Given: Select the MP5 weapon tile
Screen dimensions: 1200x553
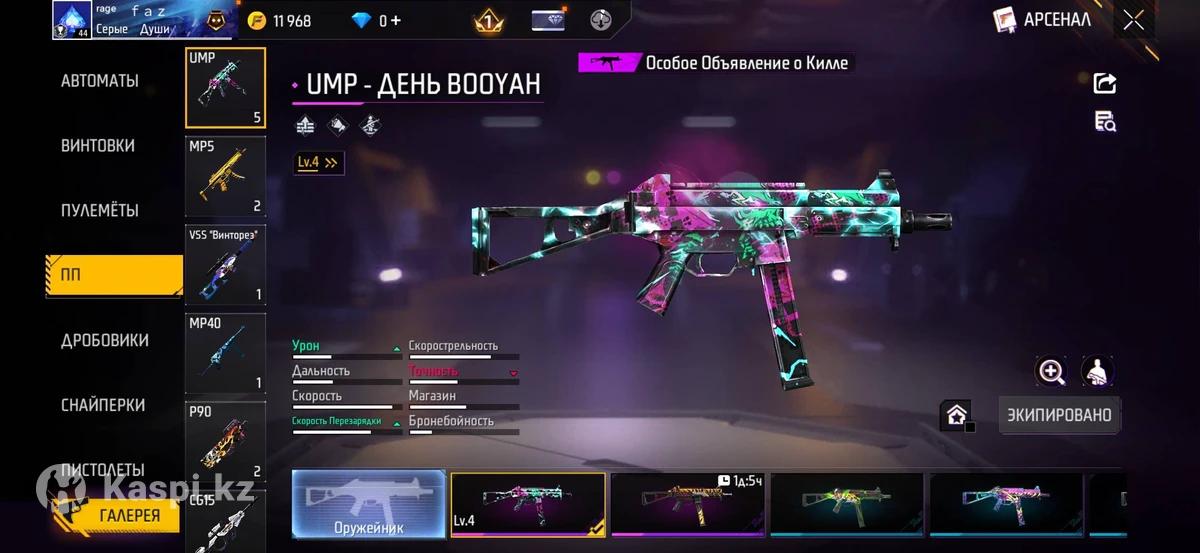Looking at the screenshot, I should [225, 176].
